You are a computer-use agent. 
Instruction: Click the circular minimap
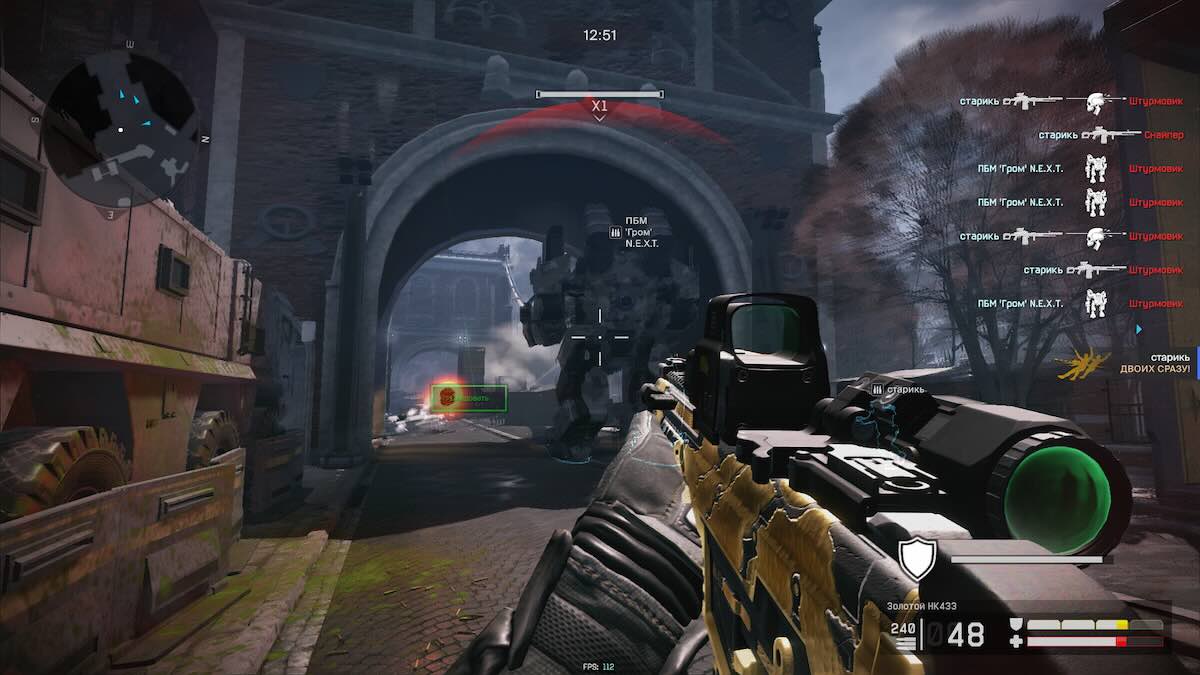[x=121, y=128]
